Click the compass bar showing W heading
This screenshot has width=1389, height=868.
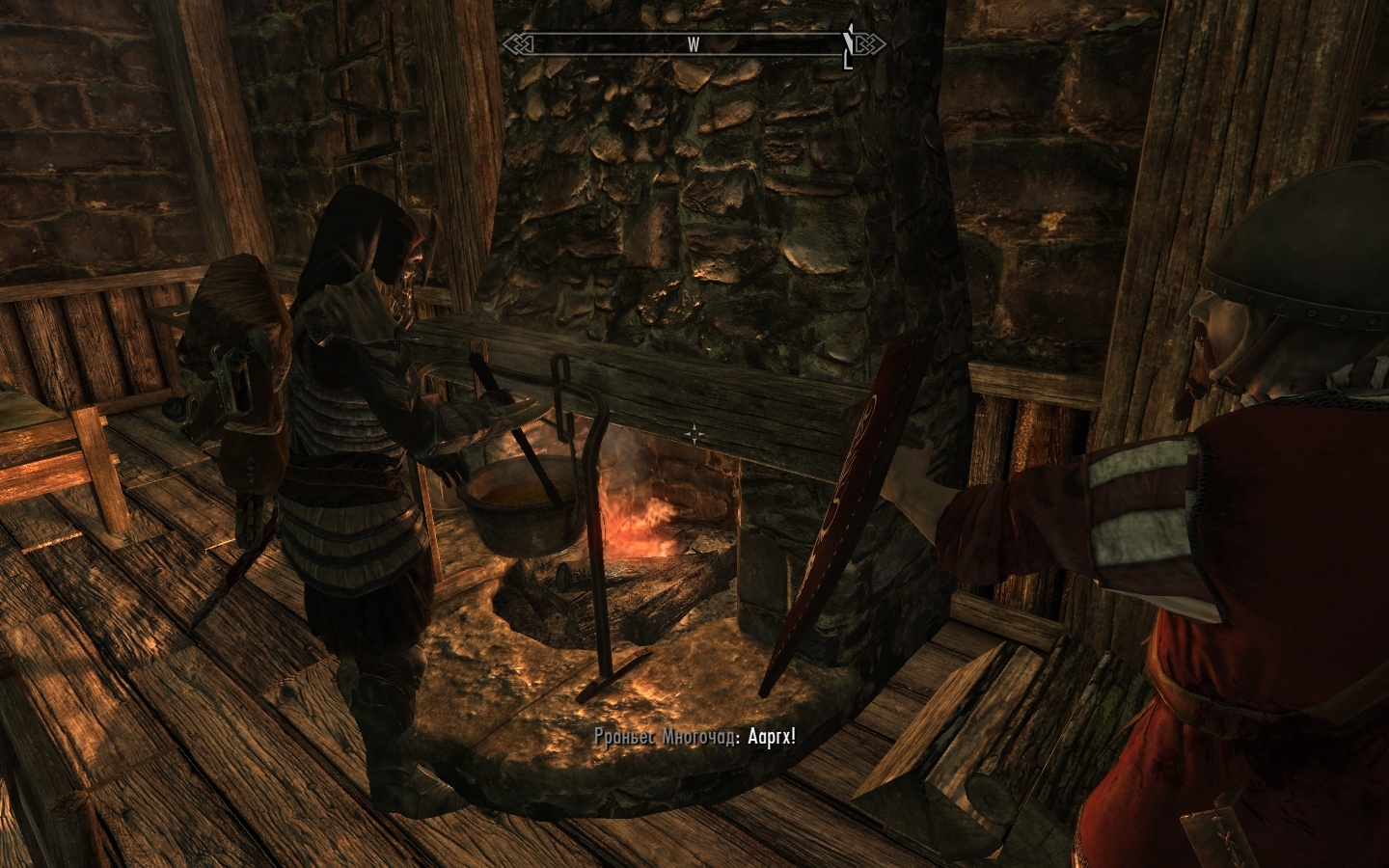[693, 44]
